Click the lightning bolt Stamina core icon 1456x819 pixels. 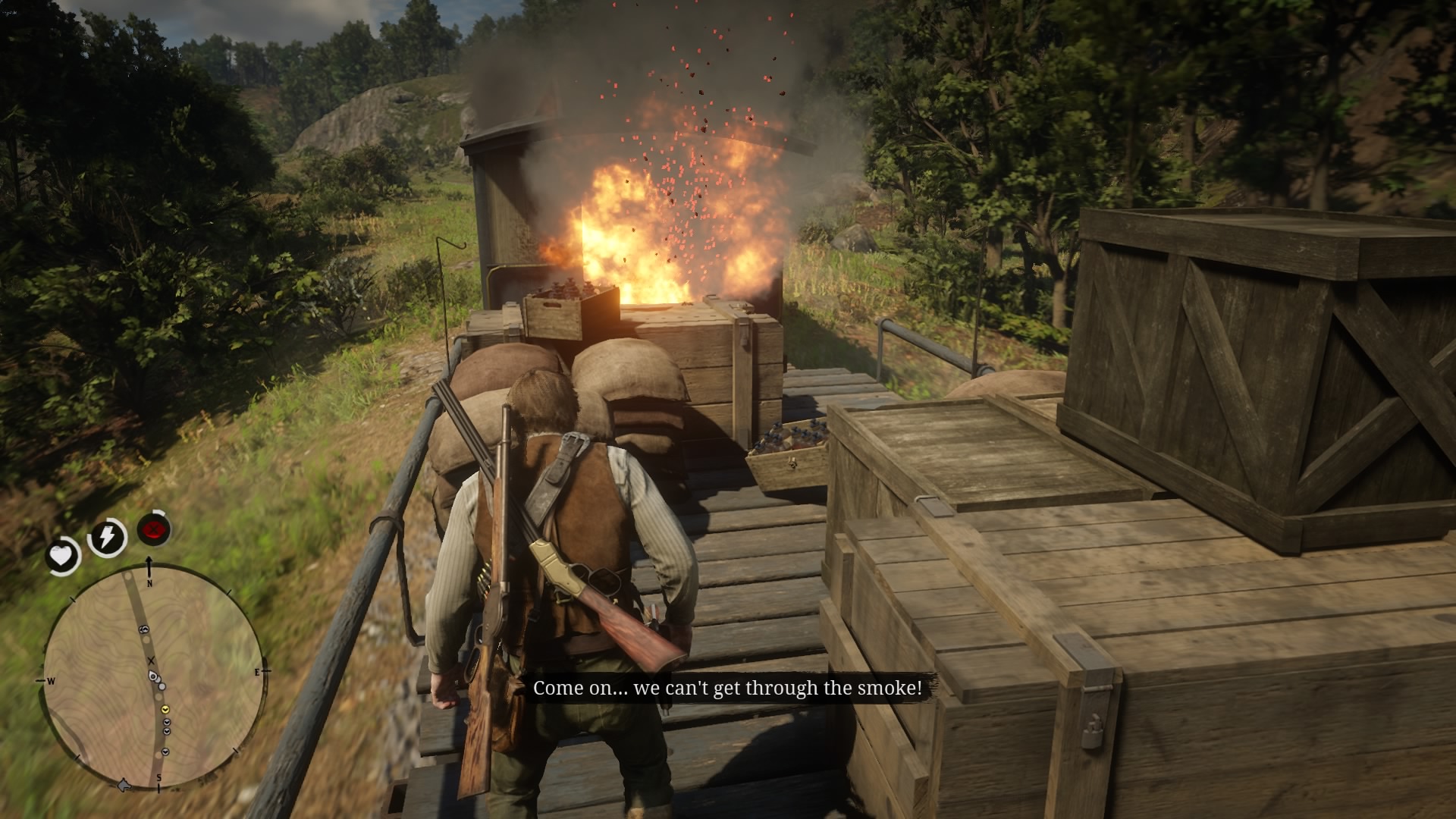point(106,535)
